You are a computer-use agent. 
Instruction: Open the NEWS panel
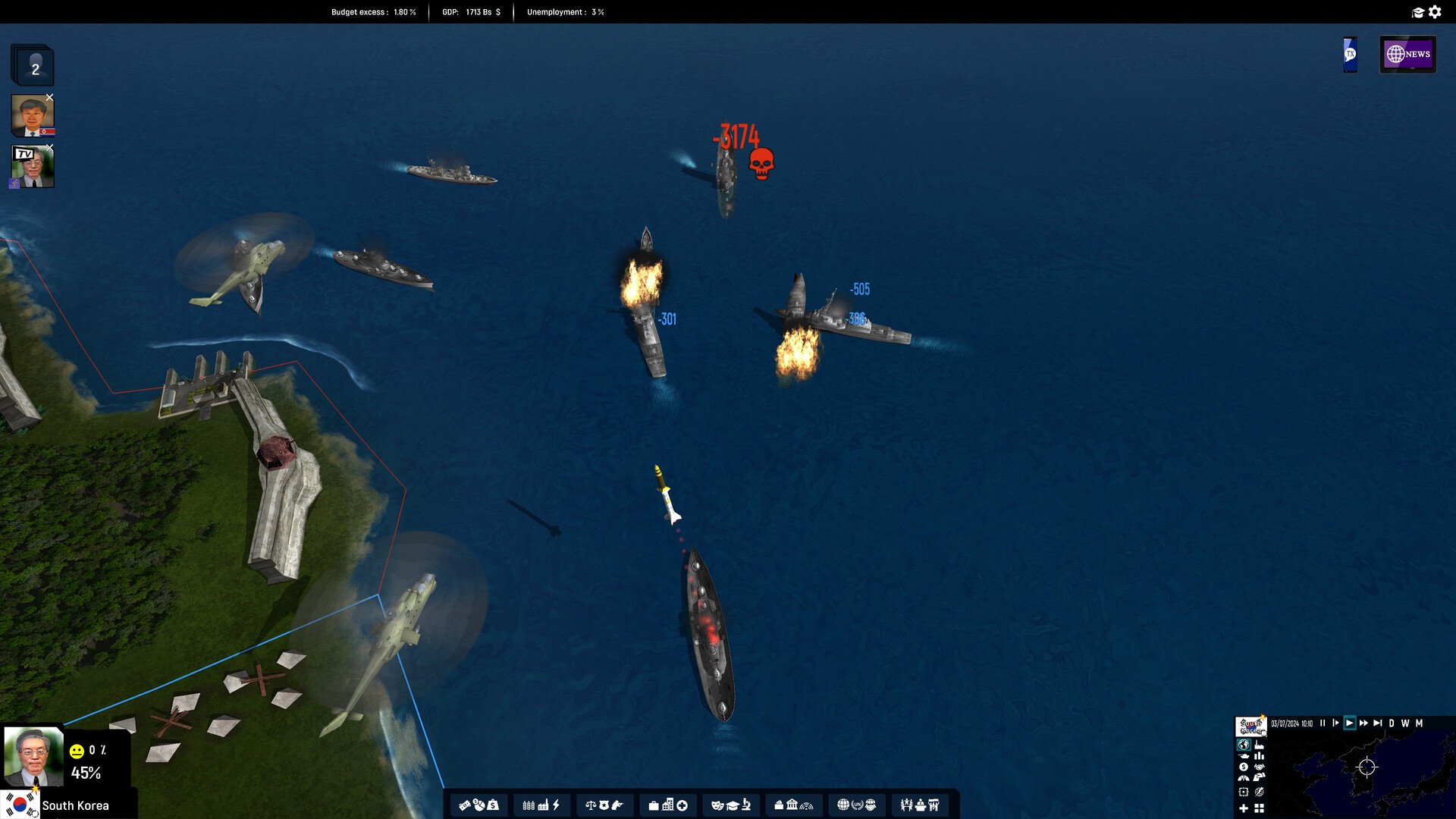[x=1407, y=55]
